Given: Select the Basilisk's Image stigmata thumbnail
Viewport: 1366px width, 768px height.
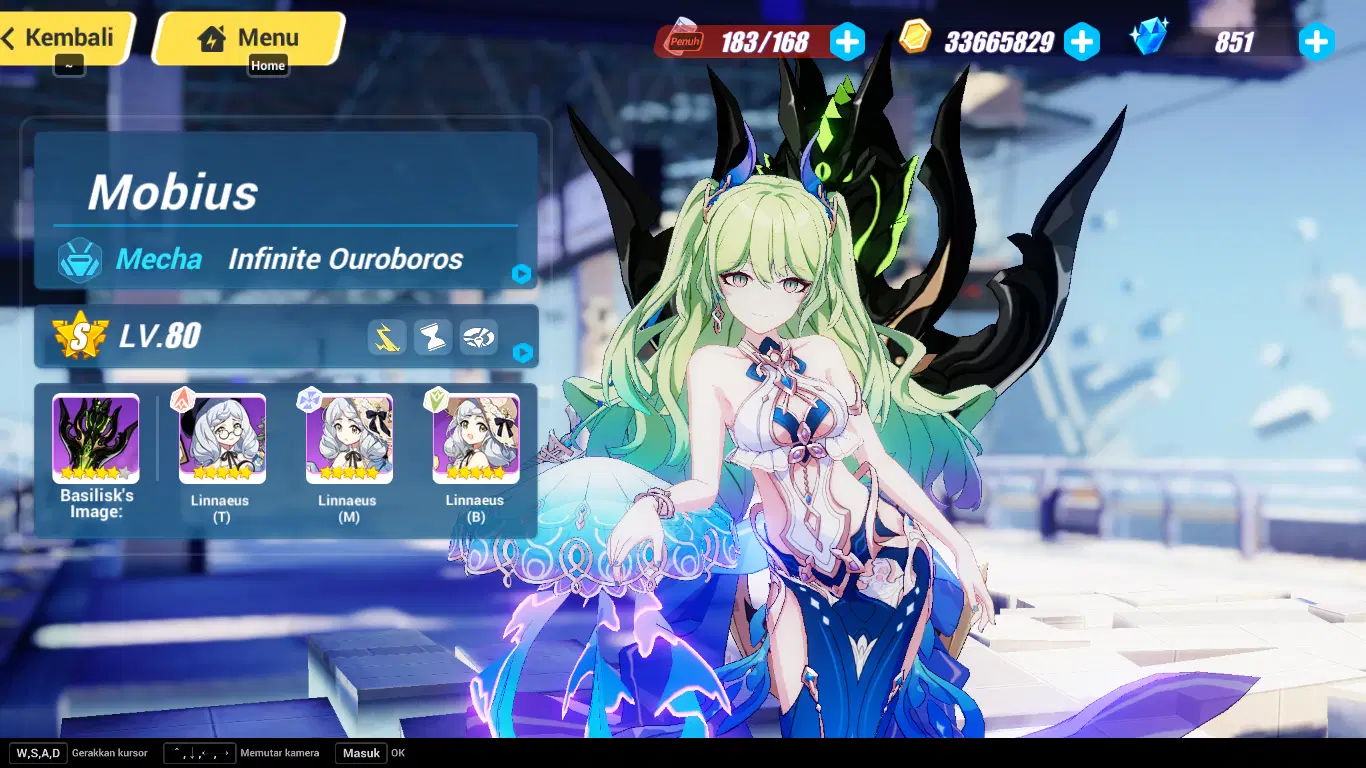Looking at the screenshot, I should [95, 437].
